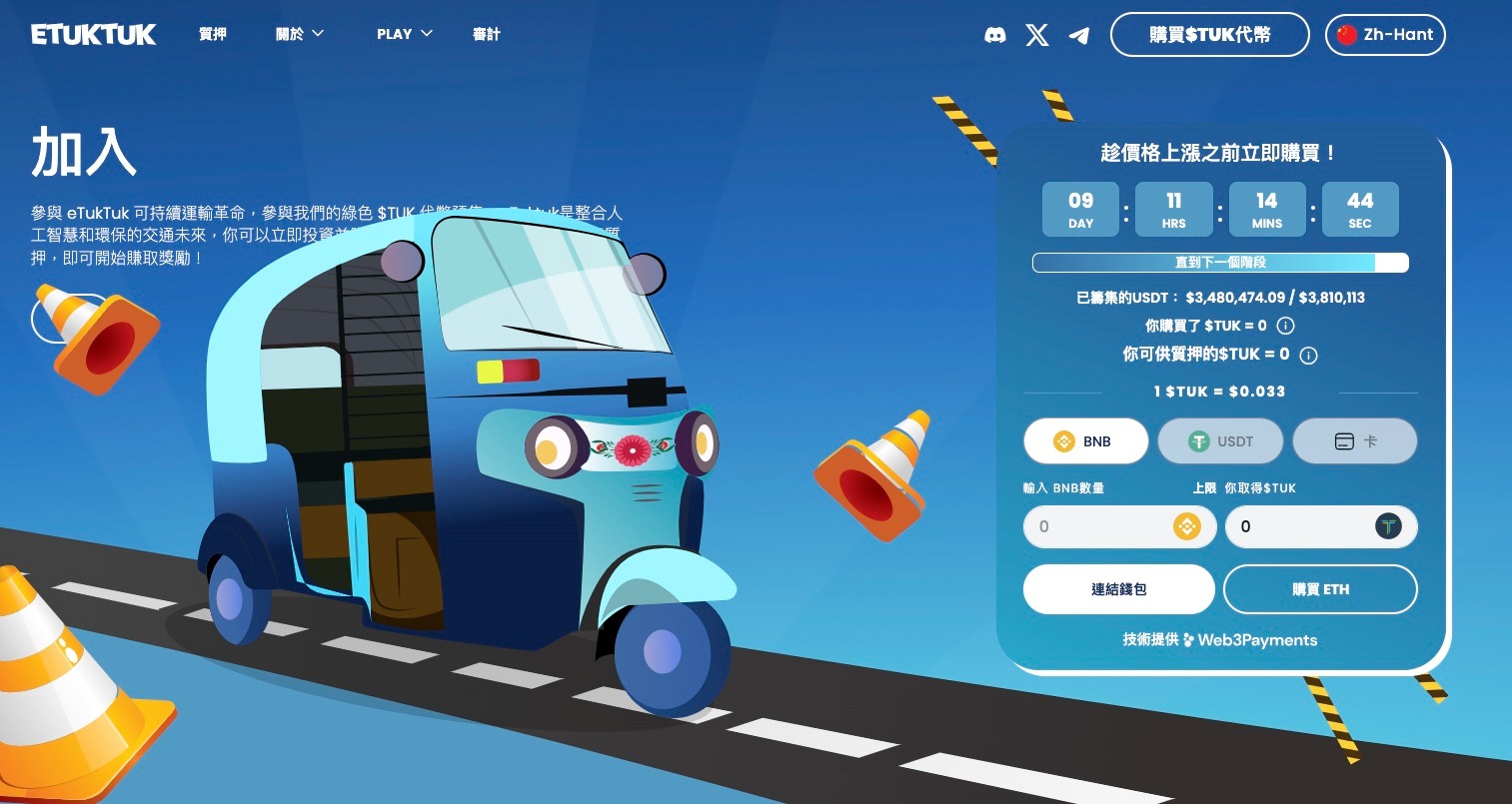Image resolution: width=1512 pixels, height=804 pixels.
Task: Open the Telegram paper plane icon
Action: pos(1079,36)
